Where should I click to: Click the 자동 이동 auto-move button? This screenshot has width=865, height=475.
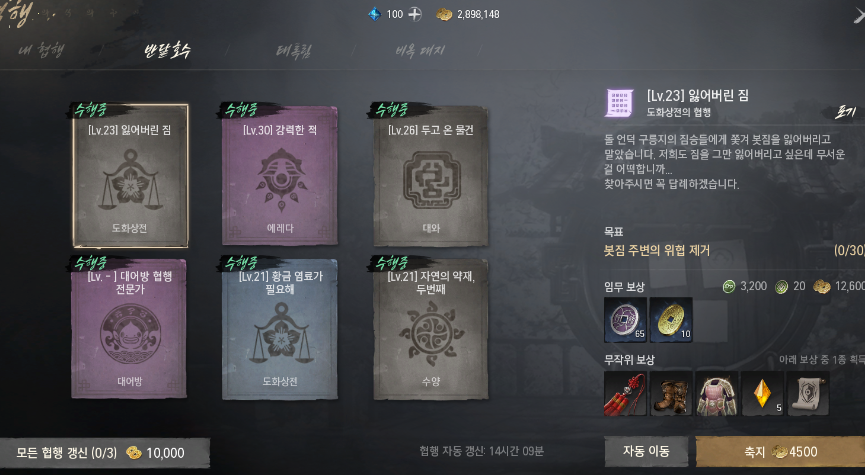646,451
